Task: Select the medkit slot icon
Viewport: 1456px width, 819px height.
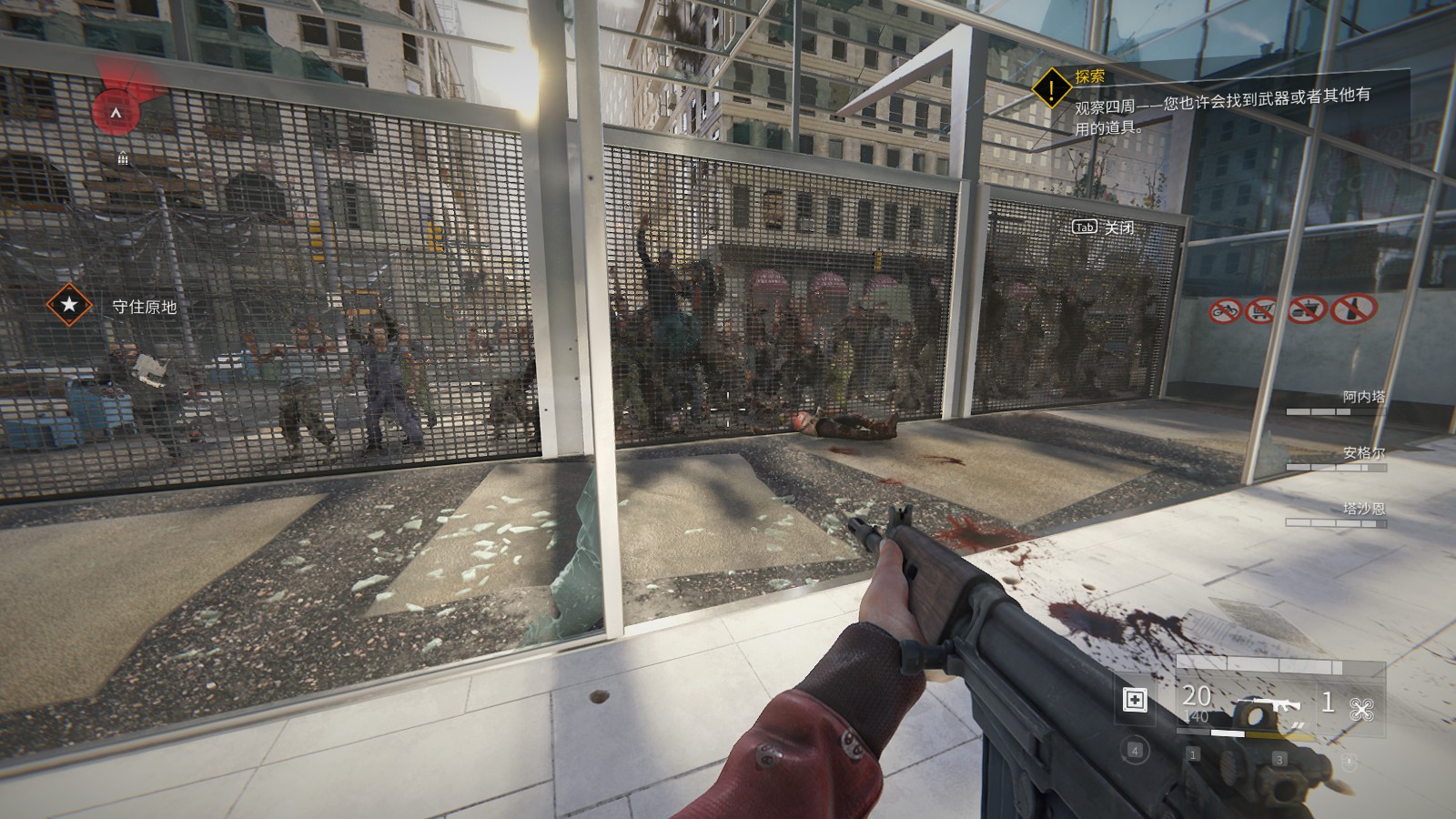Action: (x=1135, y=700)
